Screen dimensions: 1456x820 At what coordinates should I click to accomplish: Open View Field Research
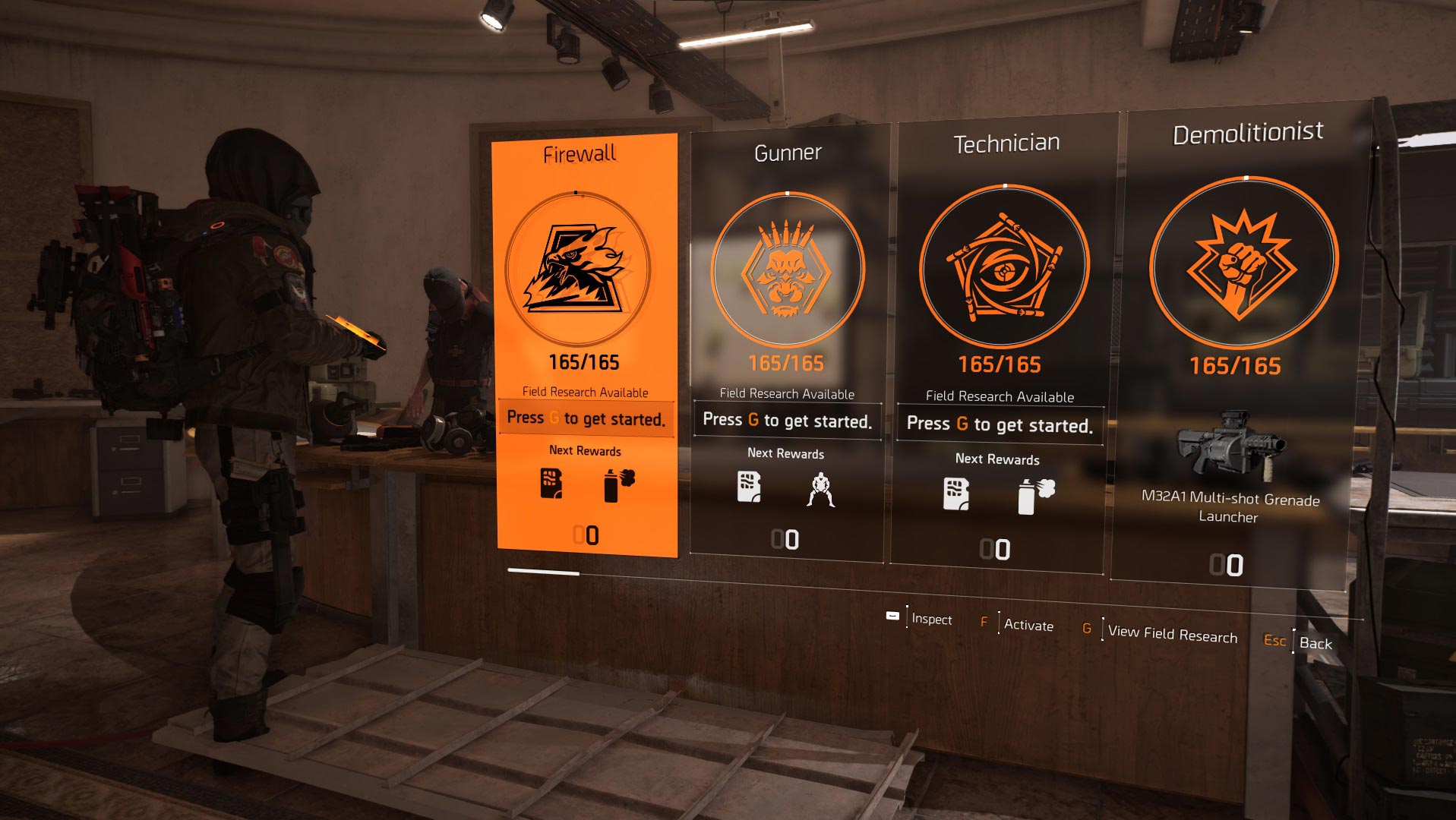click(1171, 633)
